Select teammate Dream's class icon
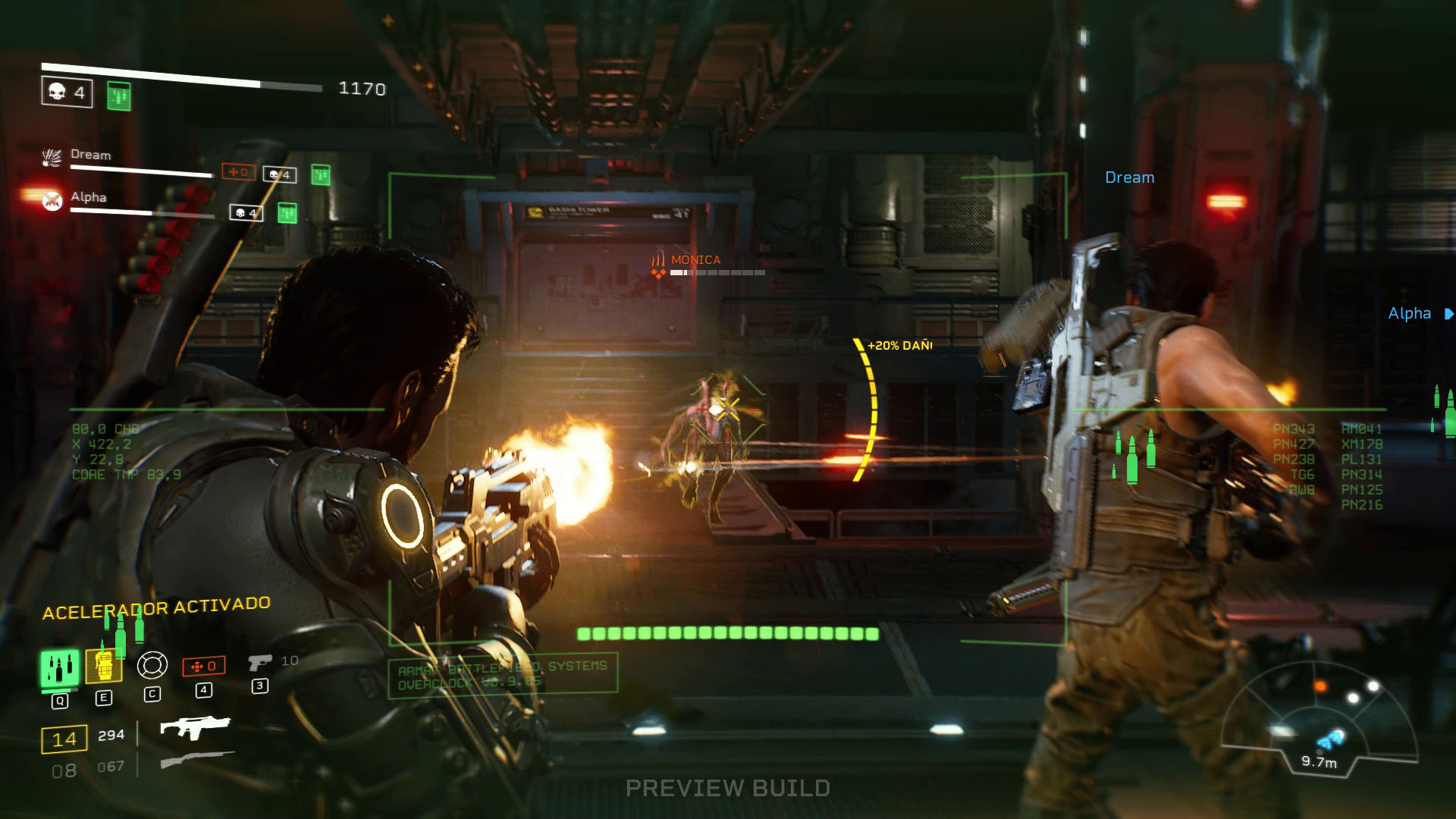1456x819 pixels. (x=52, y=158)
